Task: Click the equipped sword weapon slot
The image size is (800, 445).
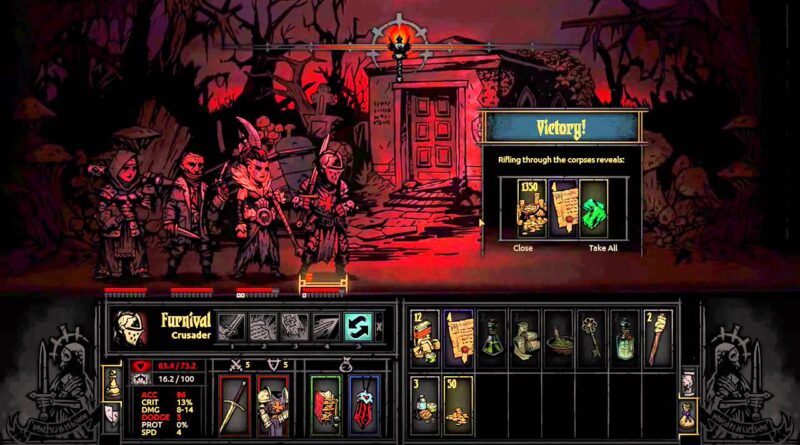Action: (234, 405)
